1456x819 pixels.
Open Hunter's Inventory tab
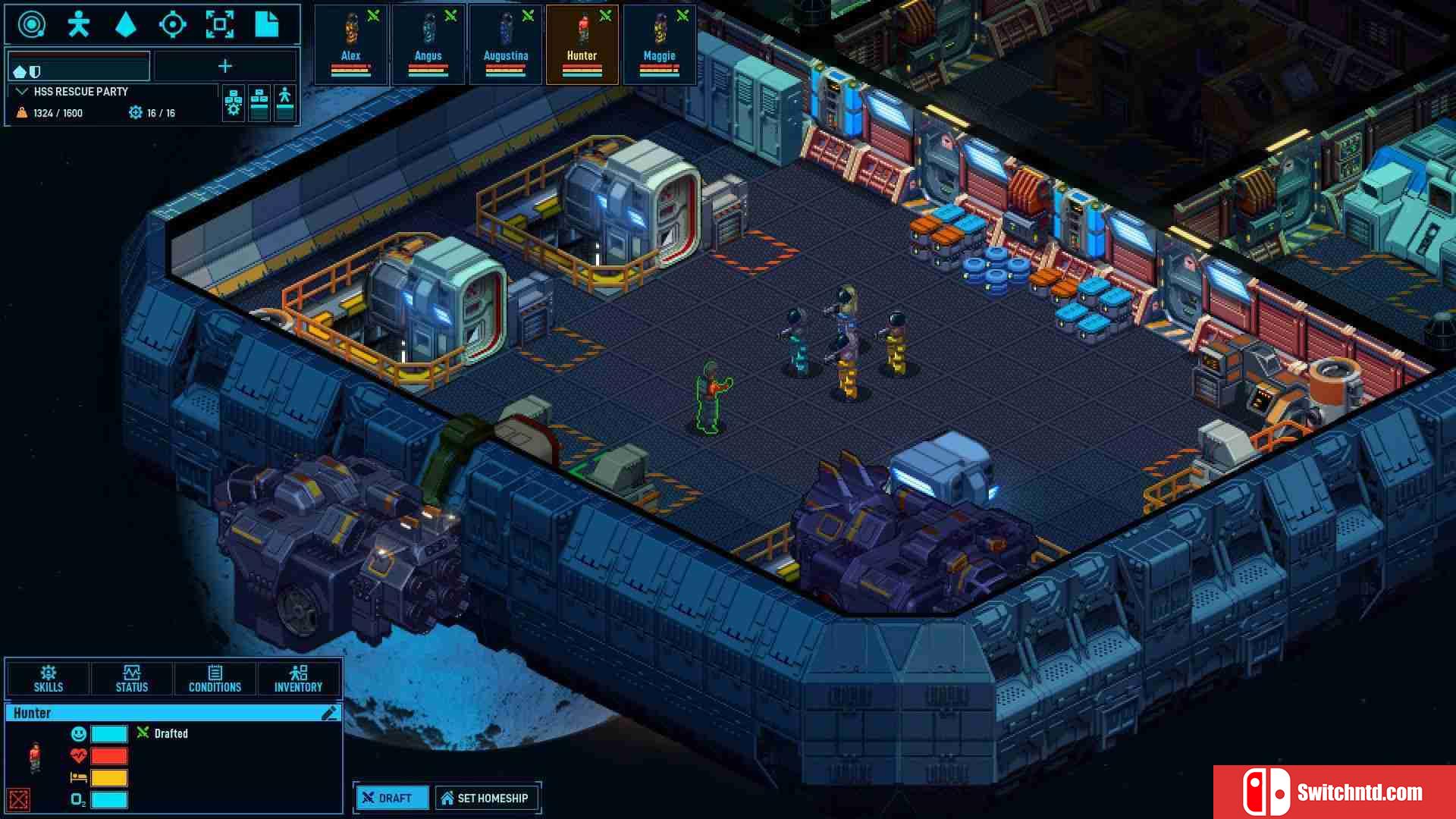[298, 678]
